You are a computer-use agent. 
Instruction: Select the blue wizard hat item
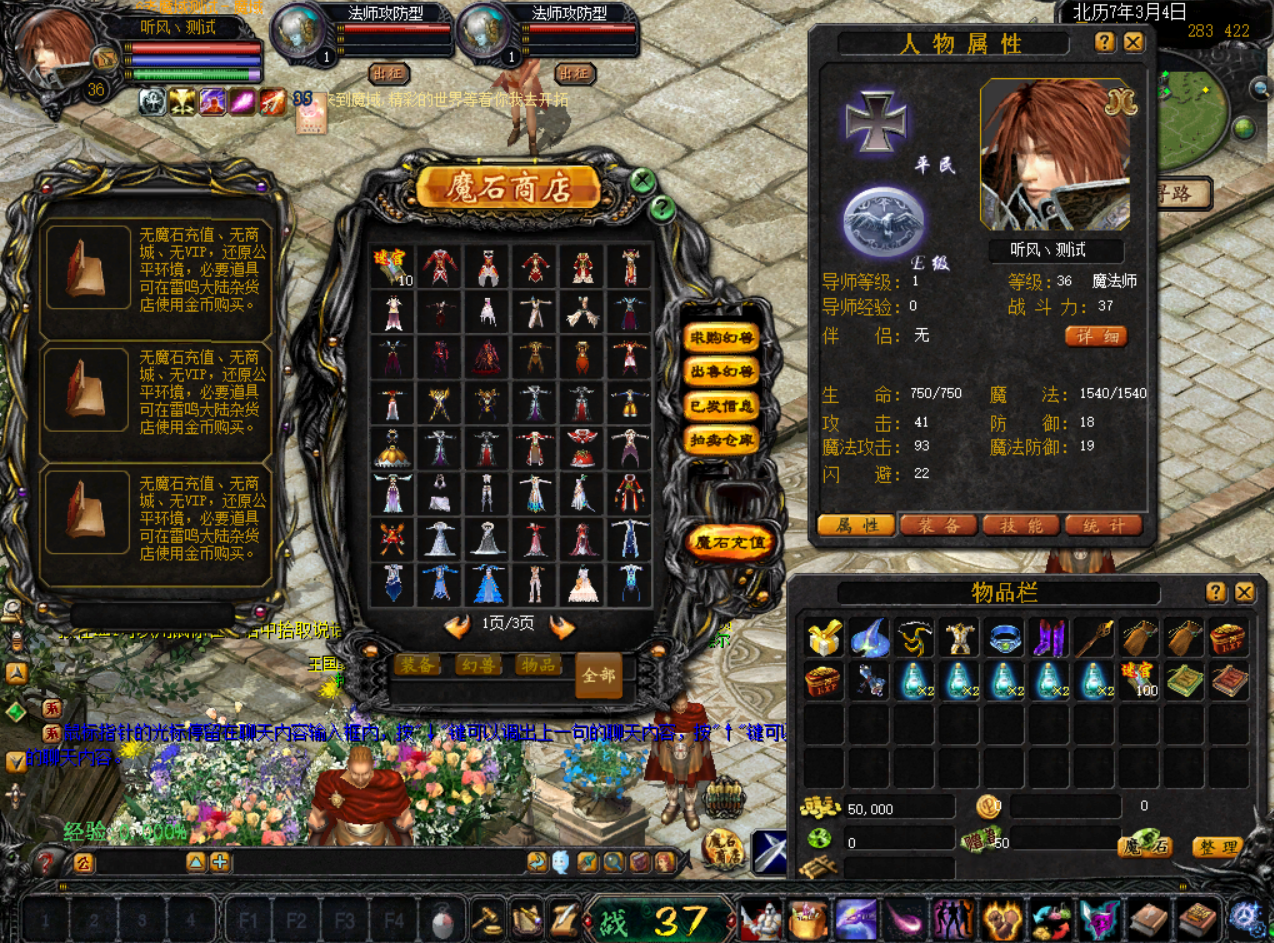(870, 638)
